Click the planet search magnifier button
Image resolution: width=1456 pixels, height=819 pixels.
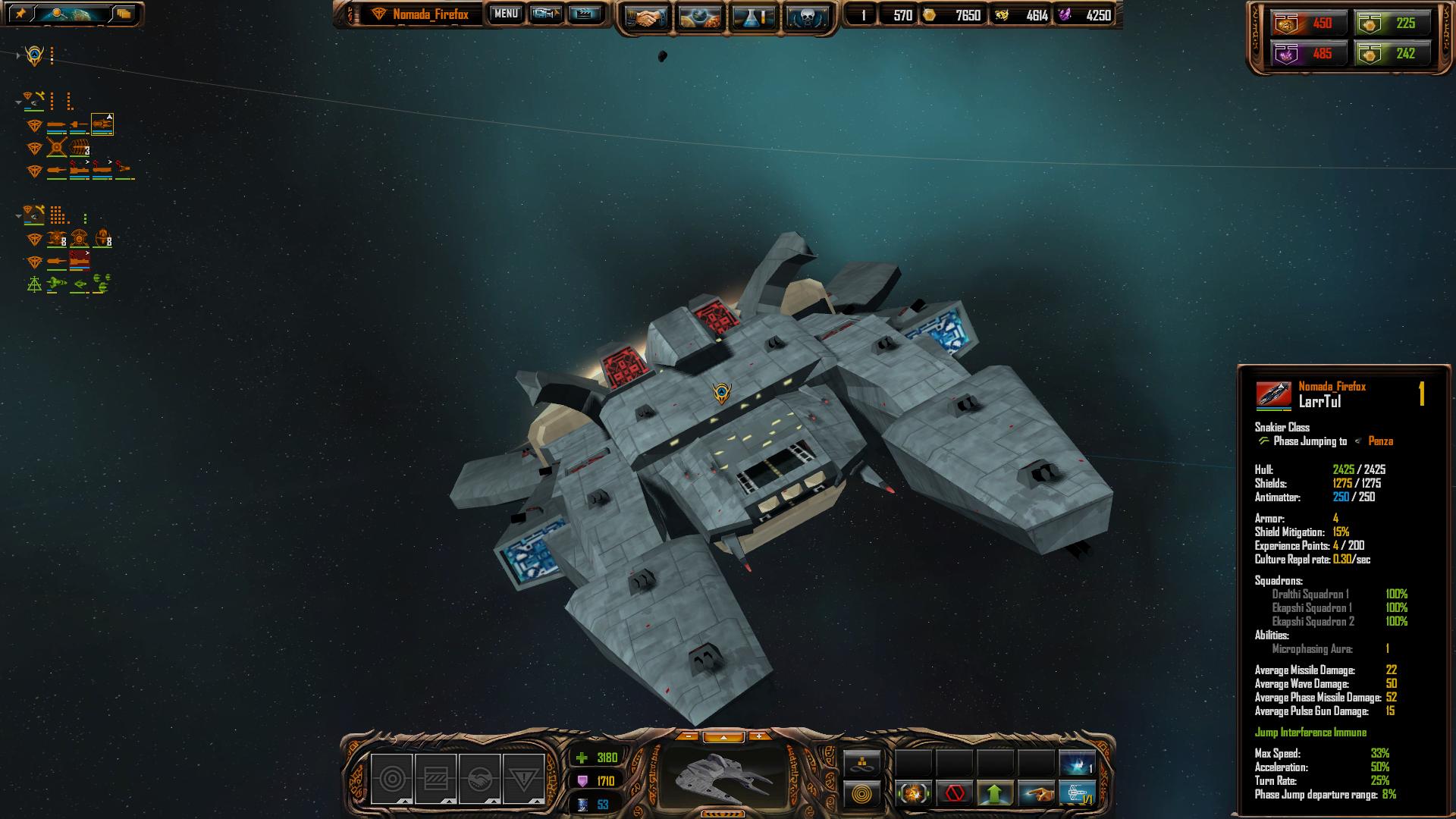pos(70,14)
